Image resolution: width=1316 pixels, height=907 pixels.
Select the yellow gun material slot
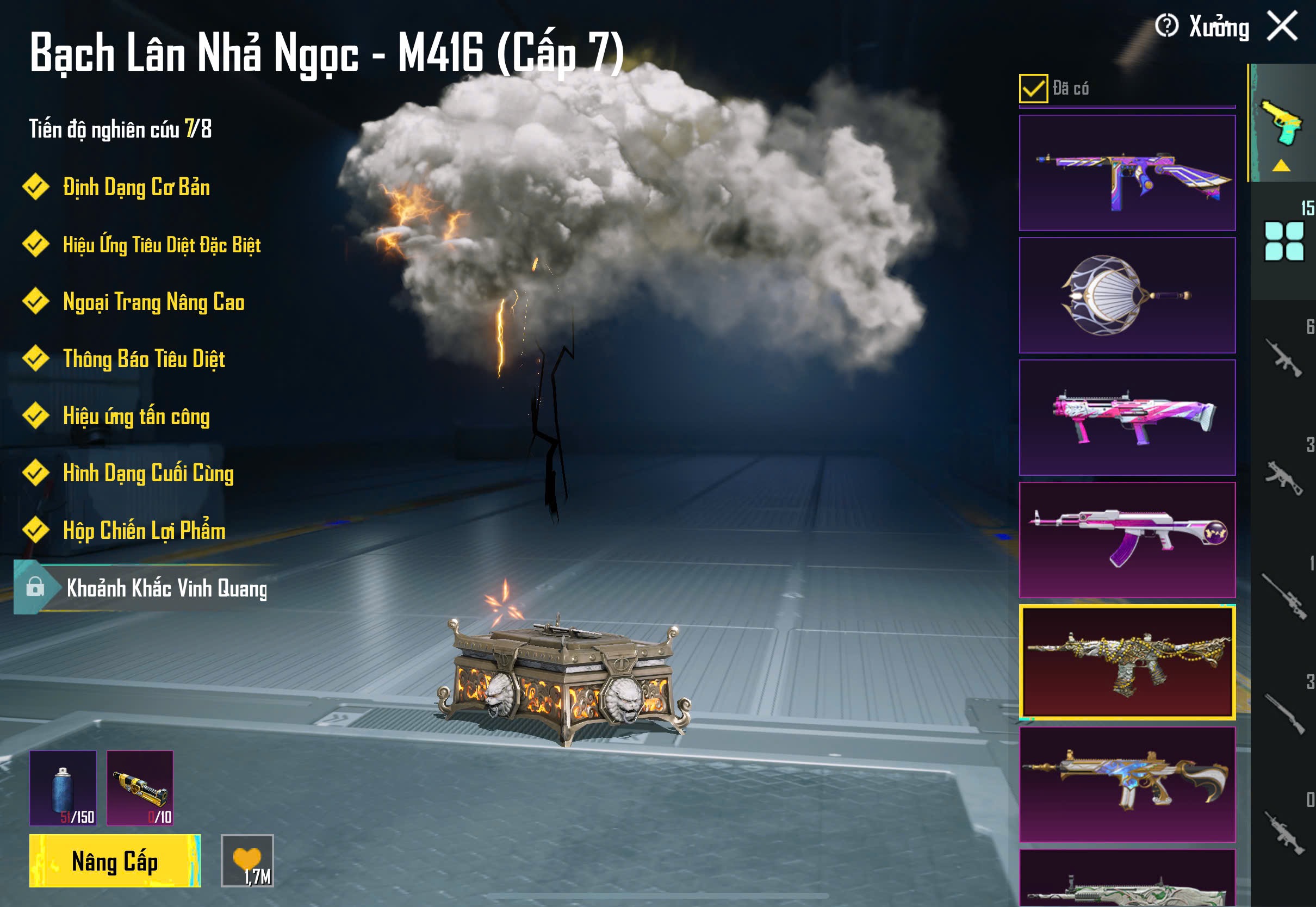[140, 788]
